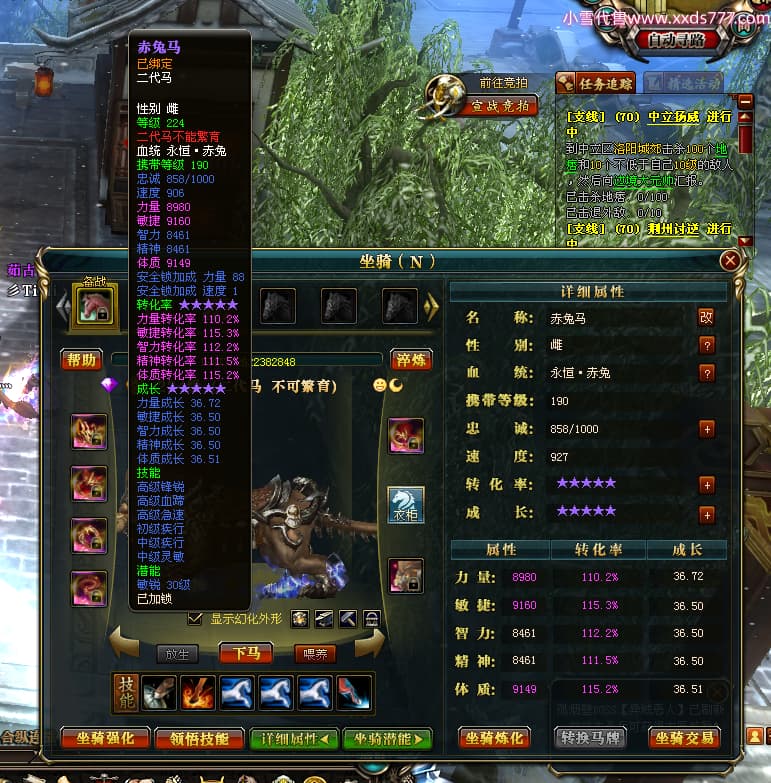Collapse the quest tracker with the minus button
The height and width of the screenshot is (783, 771).
click(x=744, y=101)
